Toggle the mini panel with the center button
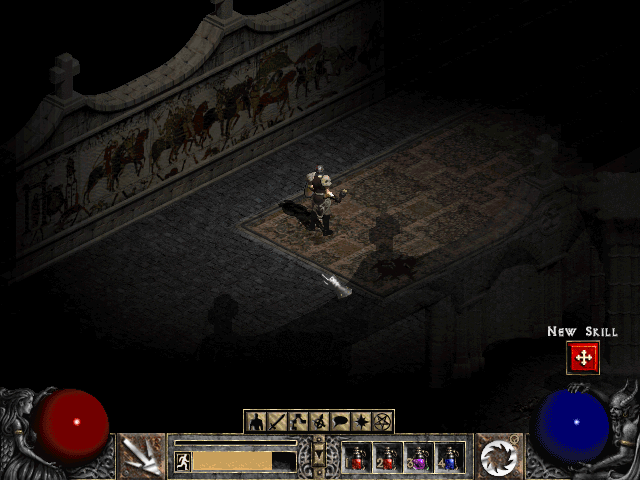 (x=320, y=456)
